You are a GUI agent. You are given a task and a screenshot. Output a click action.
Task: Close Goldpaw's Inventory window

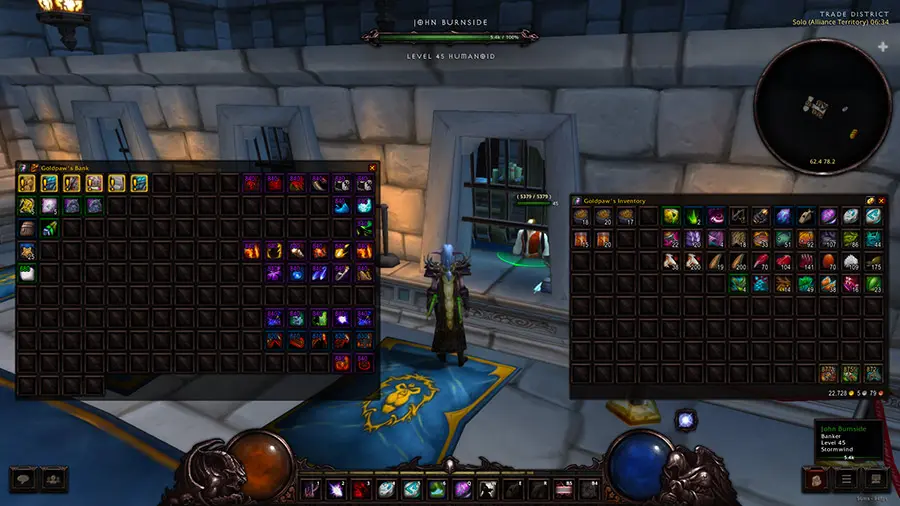(883, 200)
